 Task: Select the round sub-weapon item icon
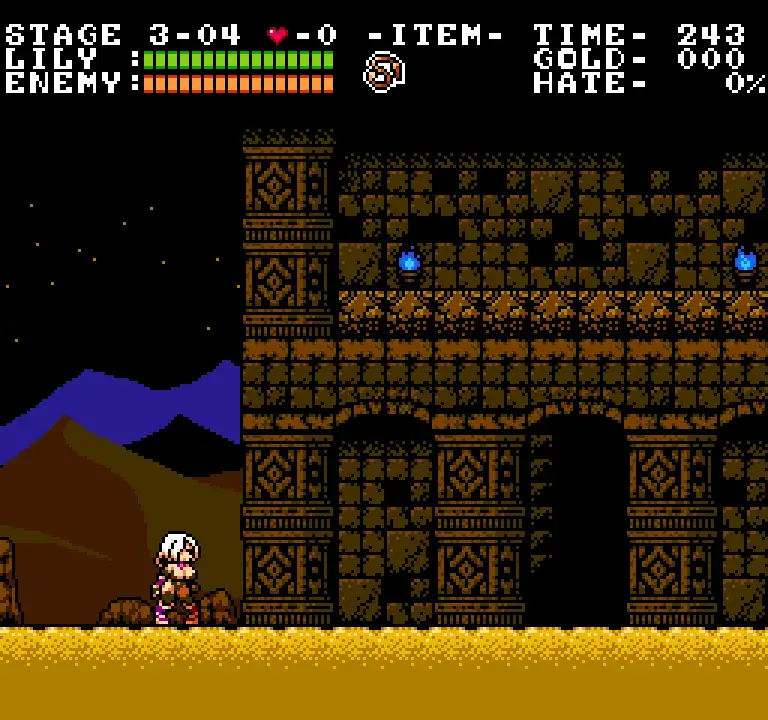tap(383, 72)
